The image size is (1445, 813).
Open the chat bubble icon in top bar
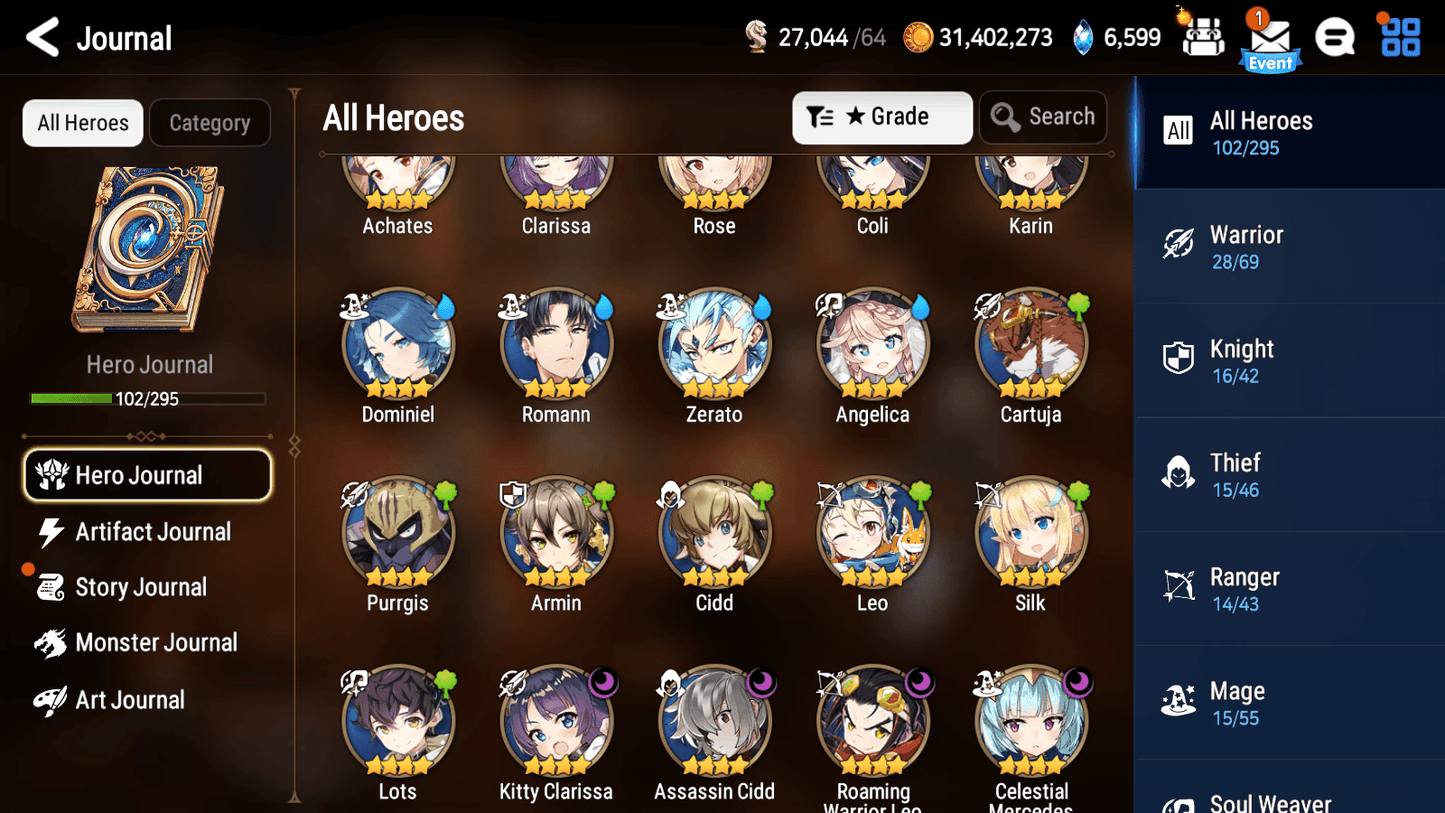pyautogui.click(x=1335, y=36)
